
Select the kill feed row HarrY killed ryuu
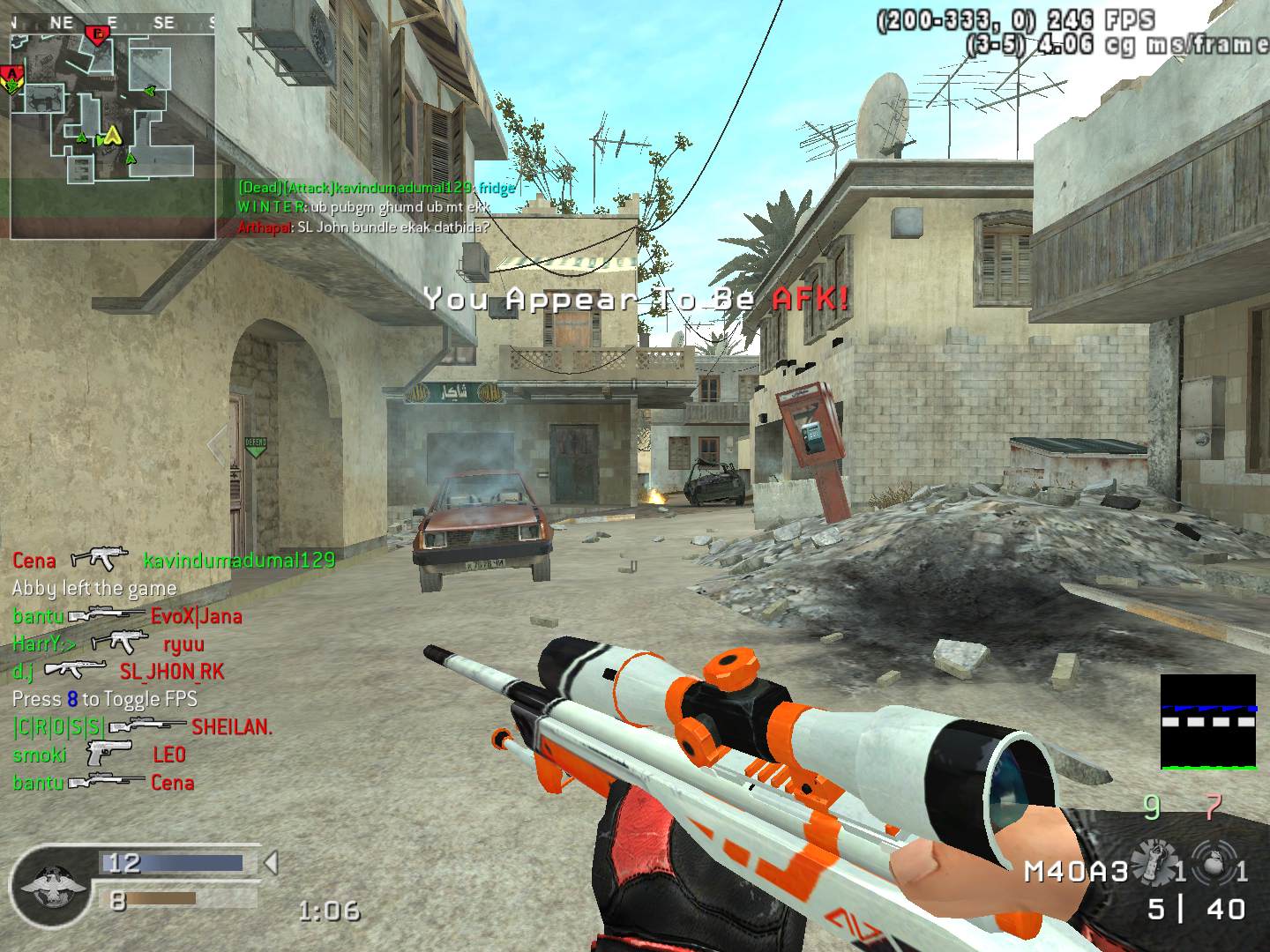(x=108, y=643)
